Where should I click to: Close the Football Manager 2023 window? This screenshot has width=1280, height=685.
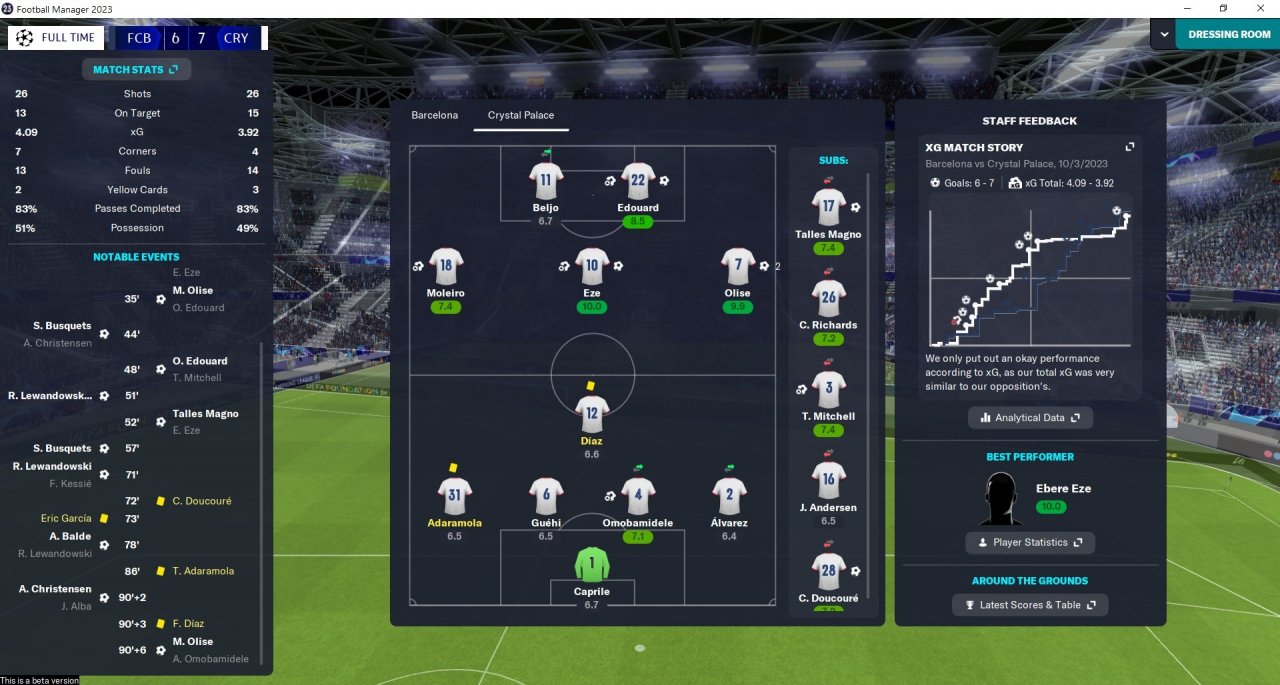pyautogui.click(x=1260, y=9)
